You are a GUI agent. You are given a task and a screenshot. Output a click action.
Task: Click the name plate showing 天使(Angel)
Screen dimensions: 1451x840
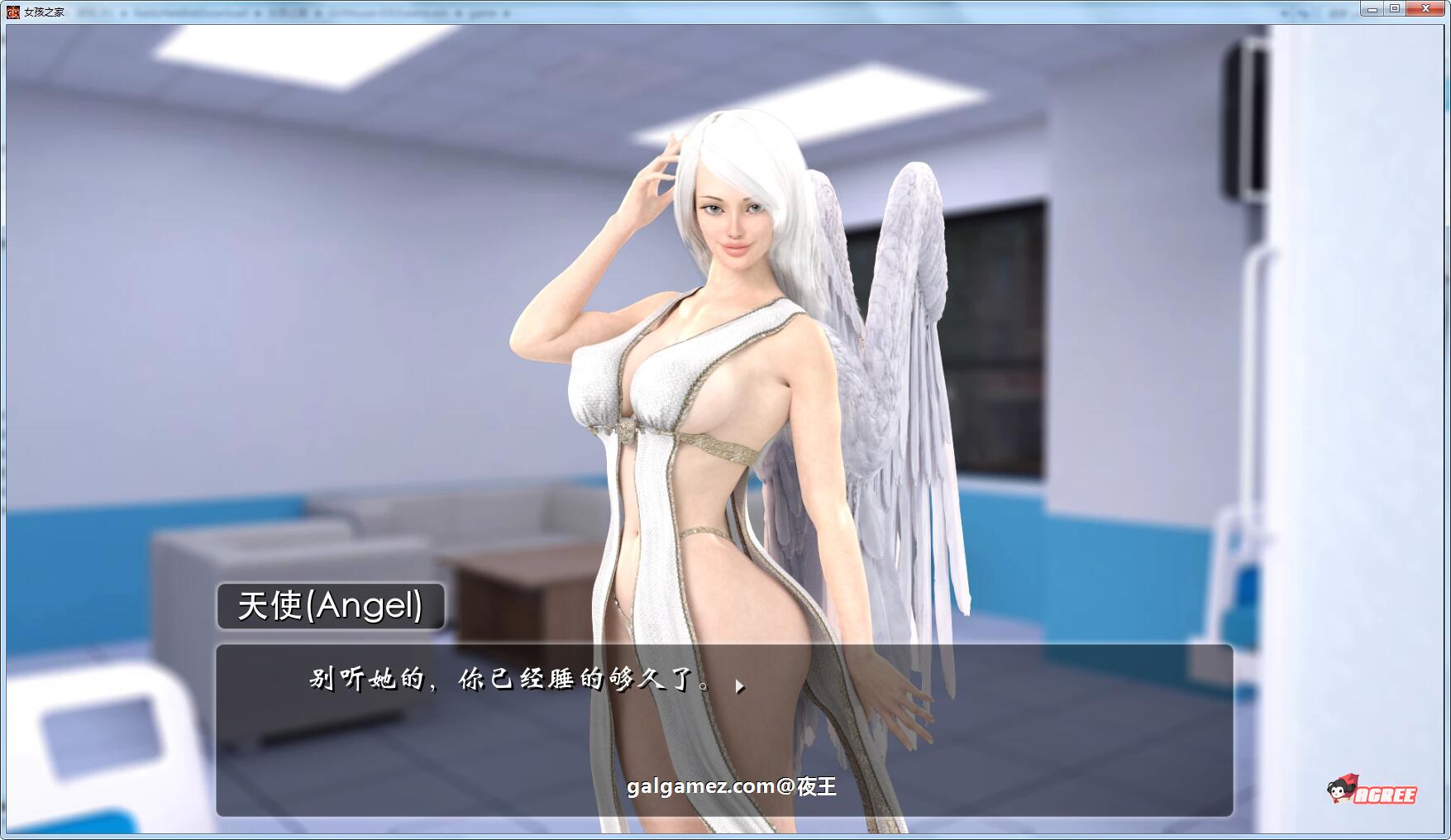click(x=329, y=605)
